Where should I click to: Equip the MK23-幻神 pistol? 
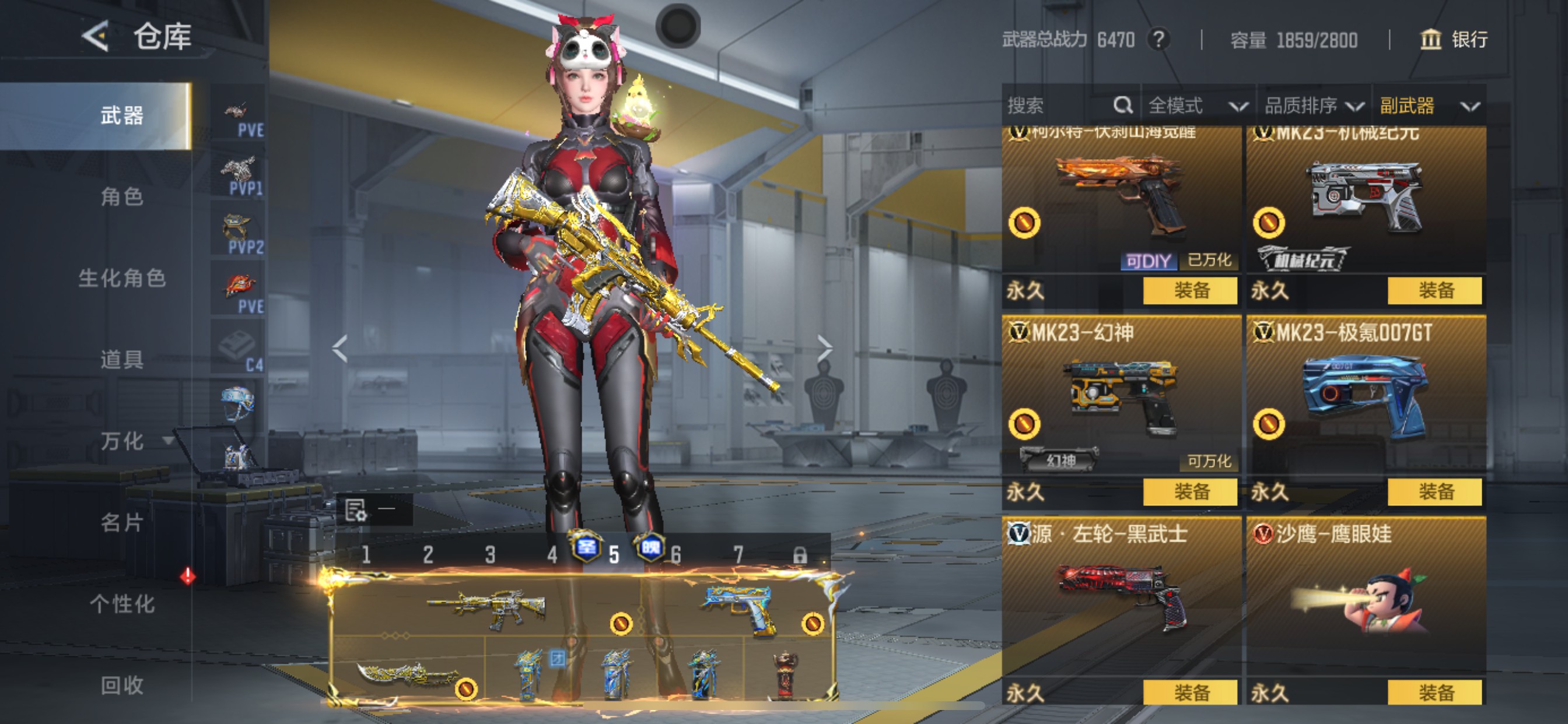tap(1190, 491)
